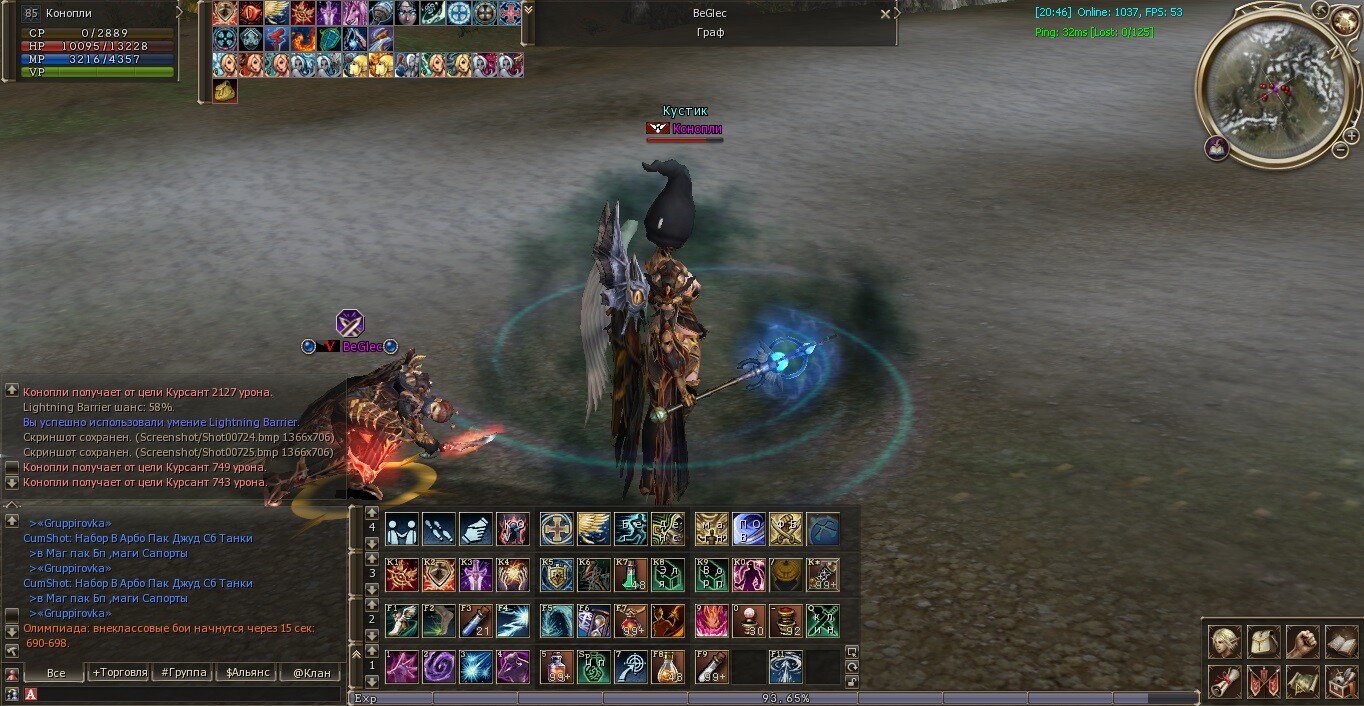This screenshot has width=1364, height=706.
Task: Open the #Группа chat tab
Action: (x=183, y=673)
